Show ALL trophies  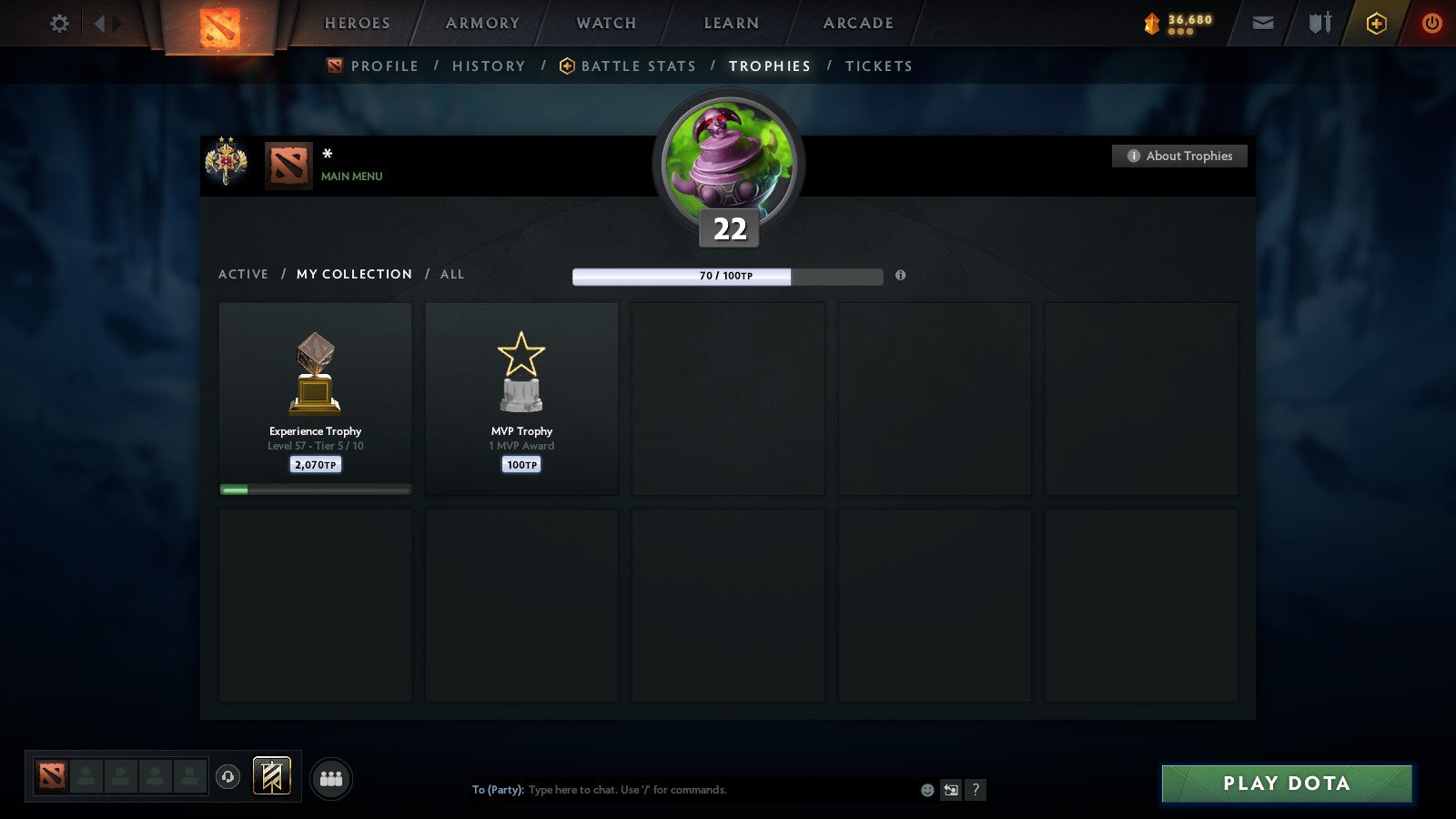[452, 274]
